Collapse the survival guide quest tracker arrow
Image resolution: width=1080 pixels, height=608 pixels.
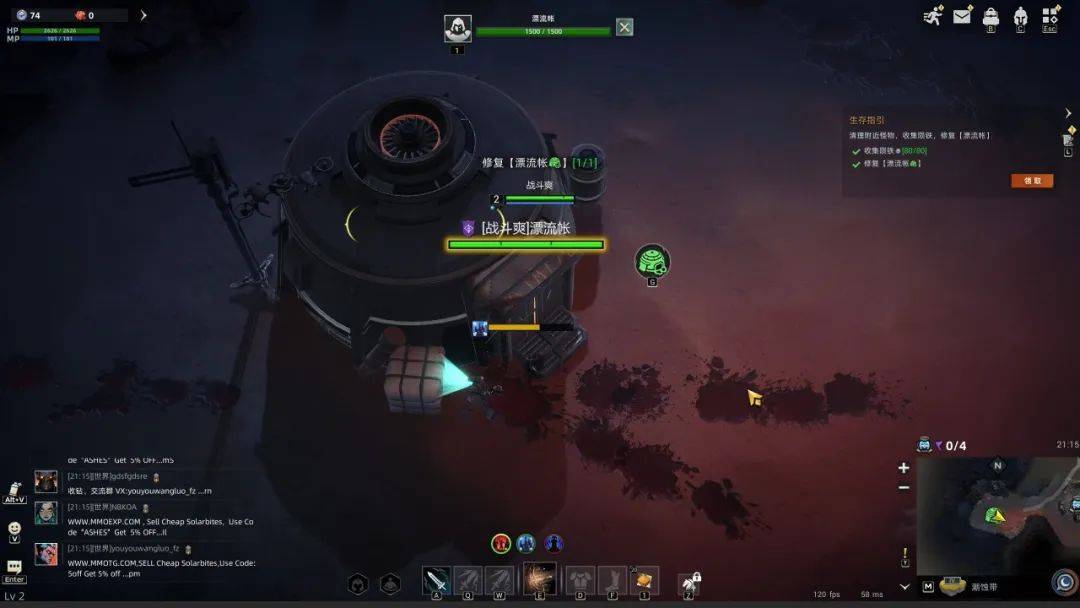point(1068,113)
